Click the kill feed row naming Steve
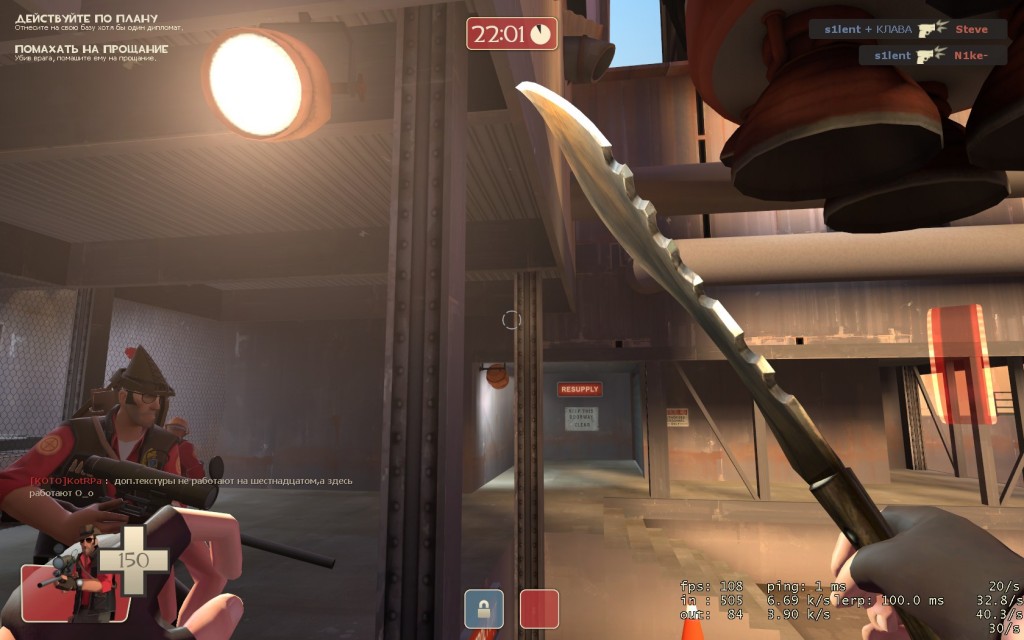 coord(907,29)
